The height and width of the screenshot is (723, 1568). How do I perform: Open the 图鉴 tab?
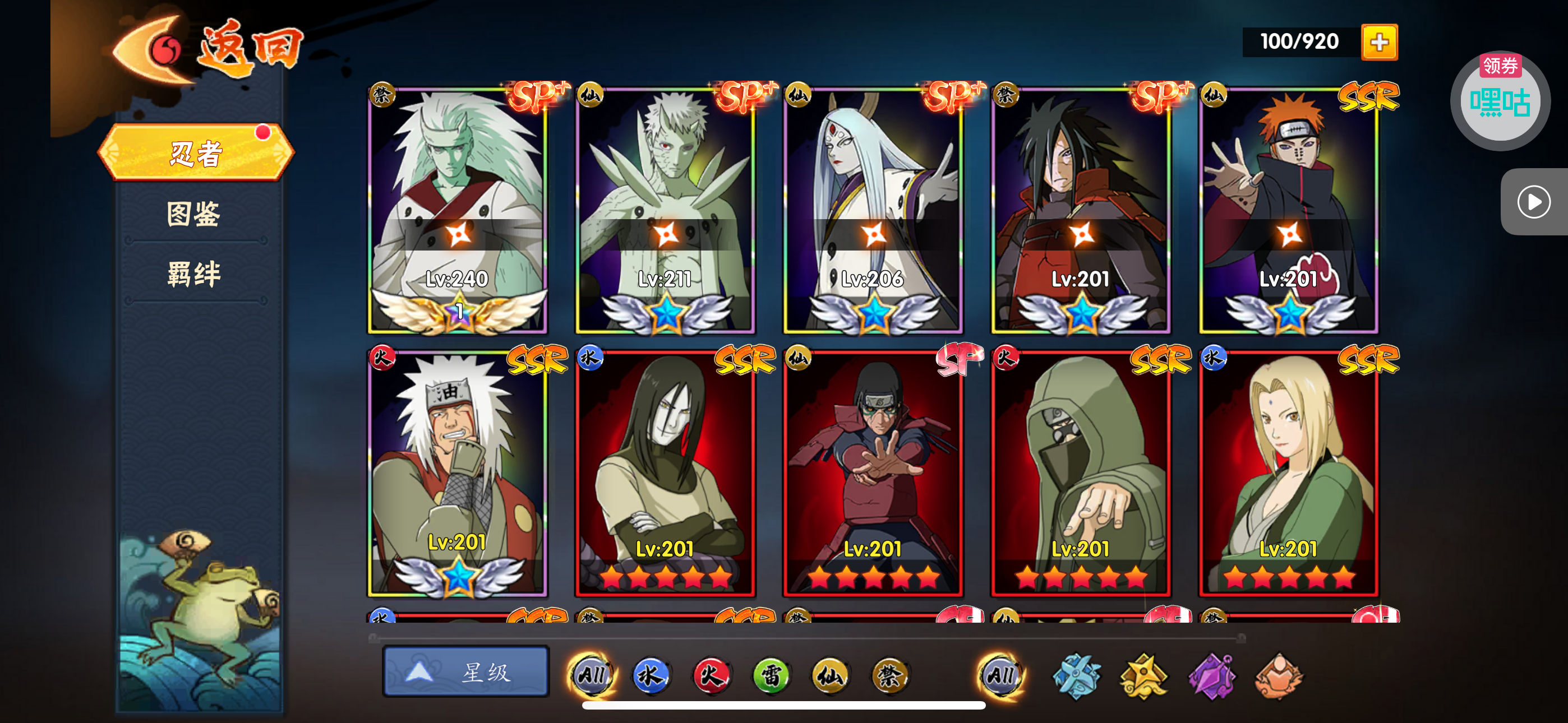193,214
